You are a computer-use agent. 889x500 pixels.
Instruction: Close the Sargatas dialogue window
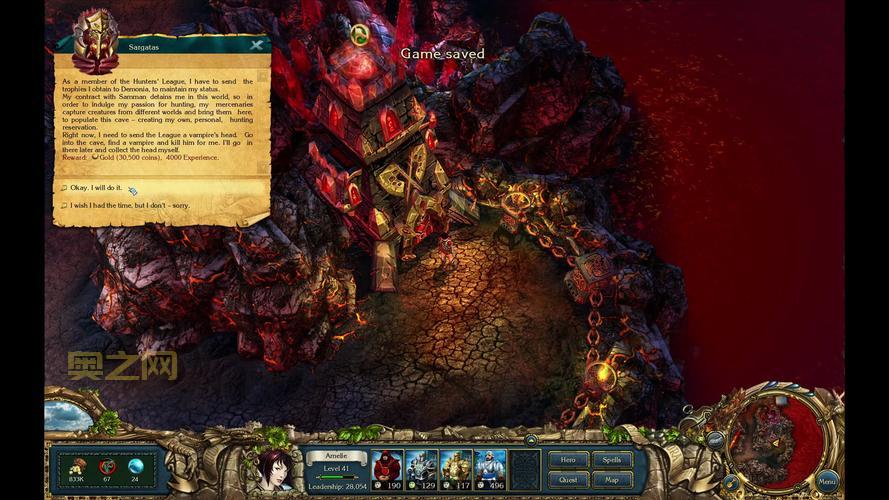point(257,45)
